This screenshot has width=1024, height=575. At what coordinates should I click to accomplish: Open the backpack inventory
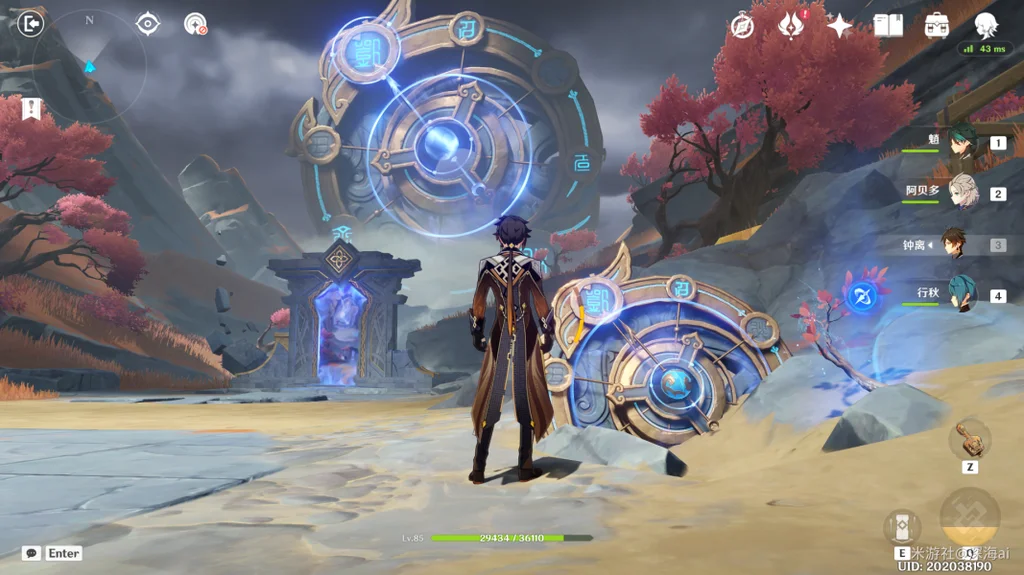tap(937, 25)
